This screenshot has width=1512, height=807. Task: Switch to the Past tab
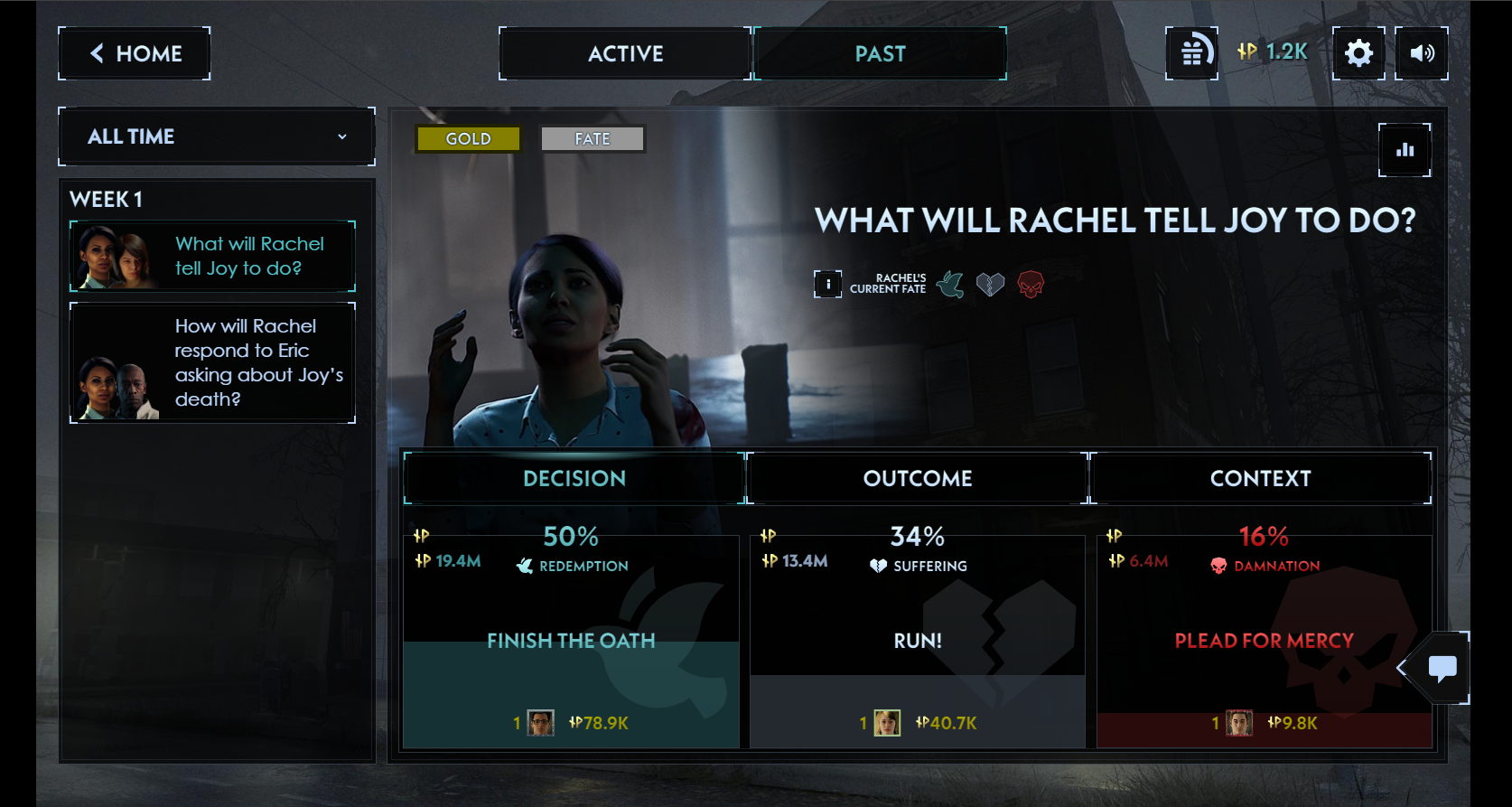(880, 53)
